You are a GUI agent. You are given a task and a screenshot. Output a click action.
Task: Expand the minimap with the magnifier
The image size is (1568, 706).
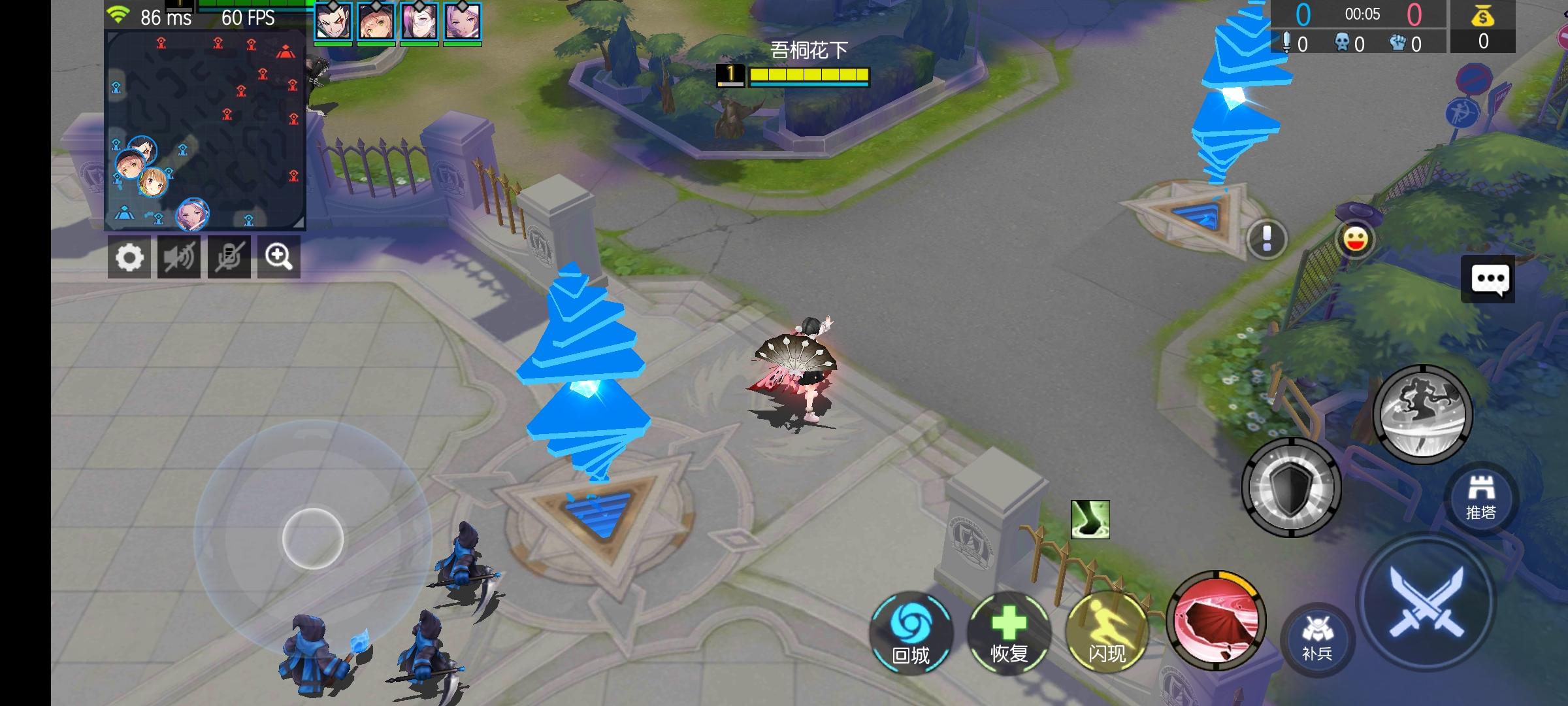click(x=279, y=257)
